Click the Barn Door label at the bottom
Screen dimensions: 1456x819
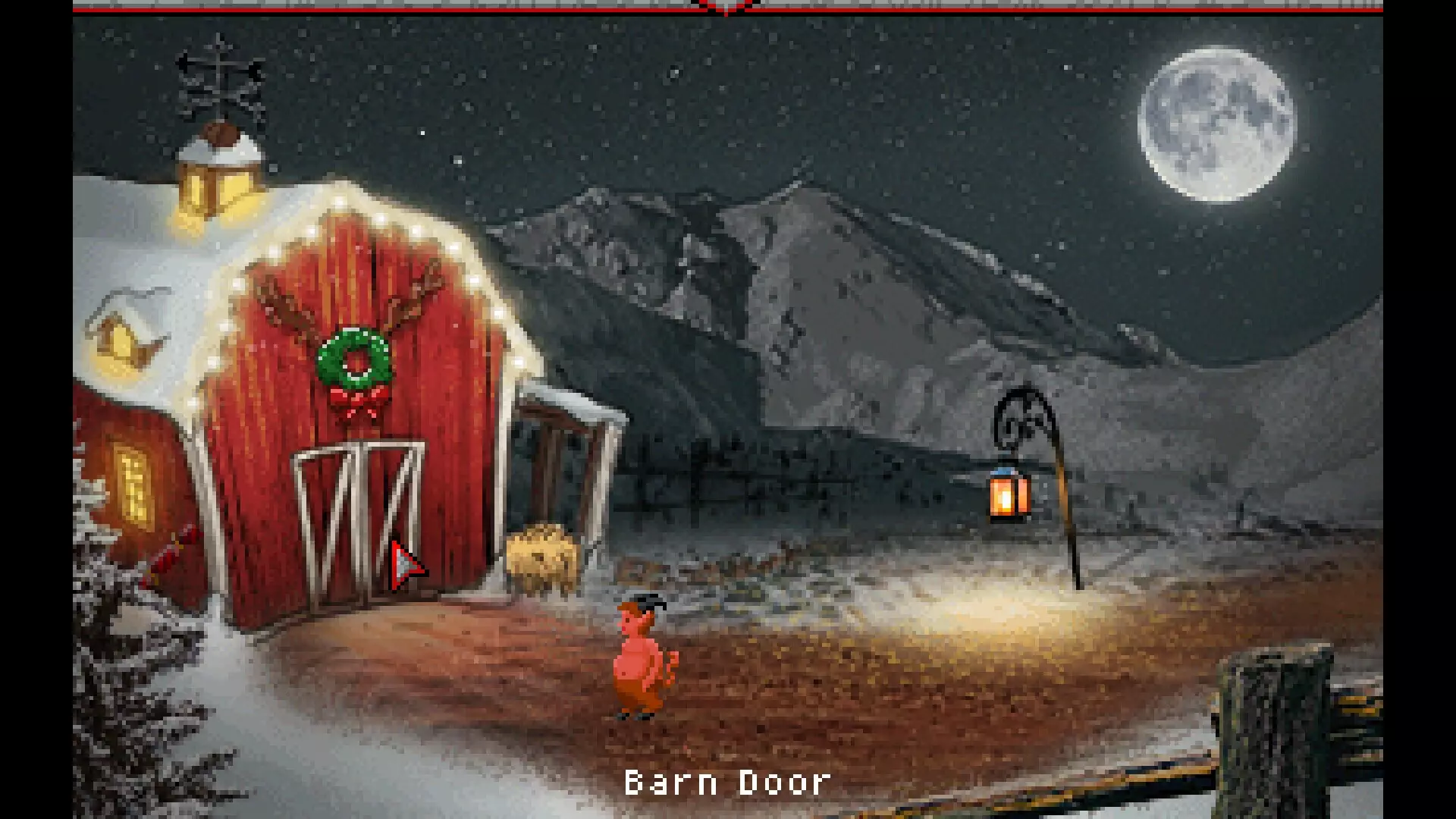click(x=726, y=783)
